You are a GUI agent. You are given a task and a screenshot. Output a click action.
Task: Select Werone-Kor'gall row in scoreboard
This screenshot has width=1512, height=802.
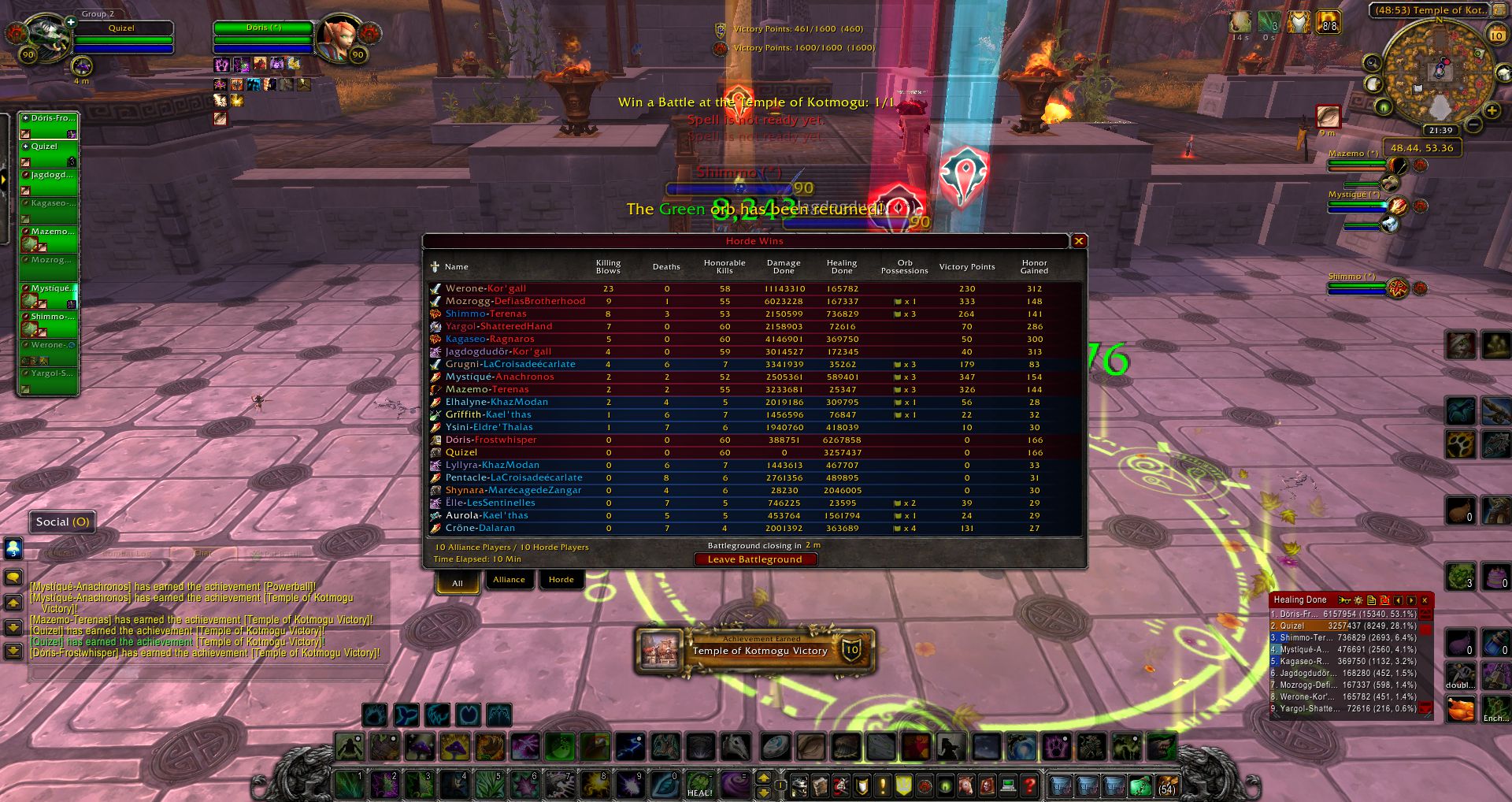[486, 288]
